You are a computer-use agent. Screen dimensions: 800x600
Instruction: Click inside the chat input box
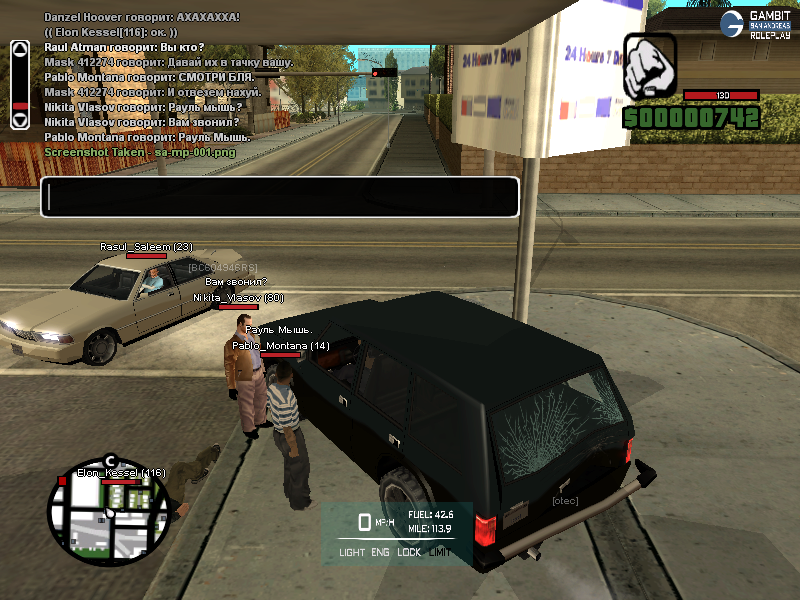coord(280,197)
